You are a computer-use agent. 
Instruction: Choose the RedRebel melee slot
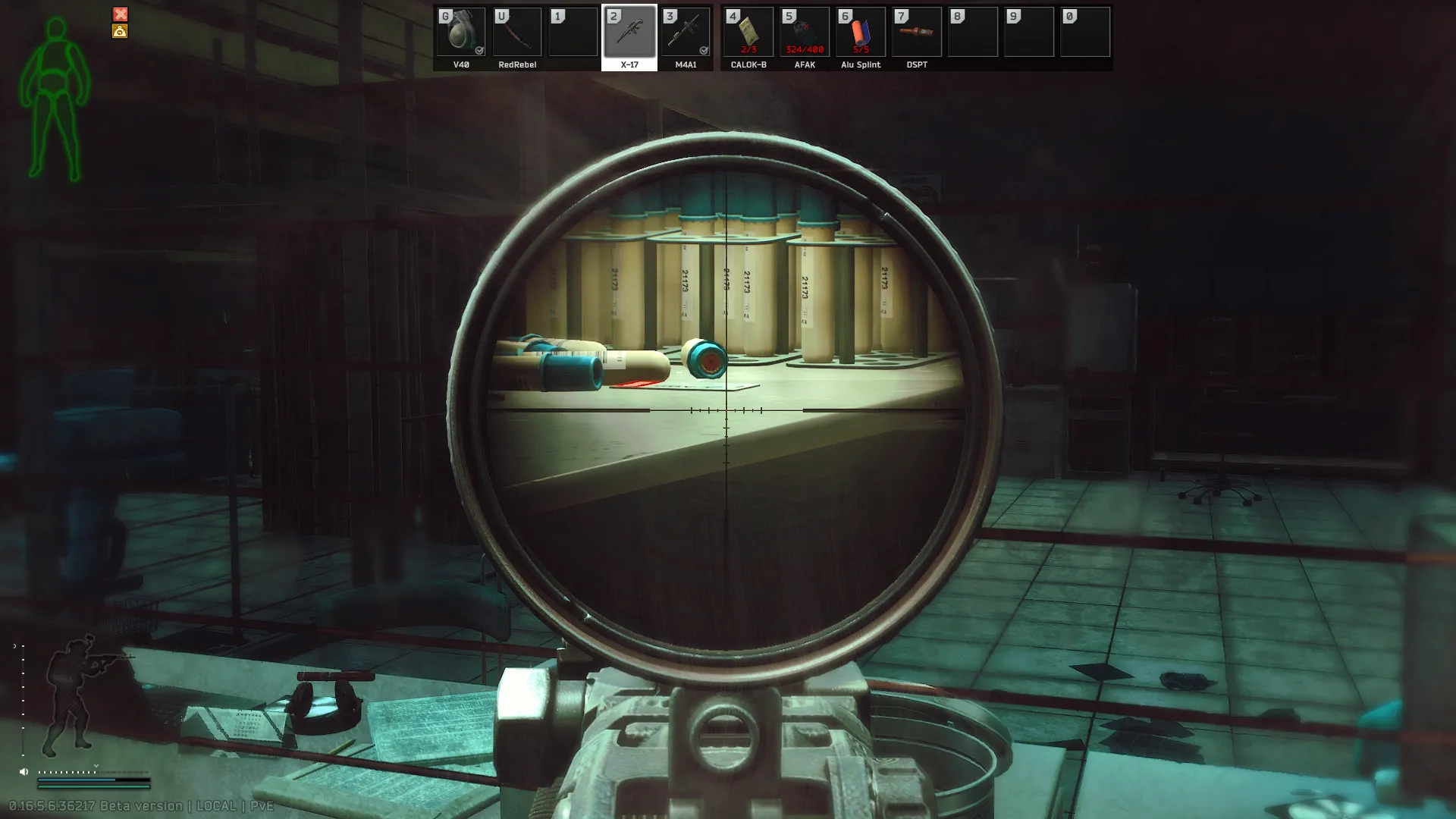pyautogui.click(x=517, y=33)
